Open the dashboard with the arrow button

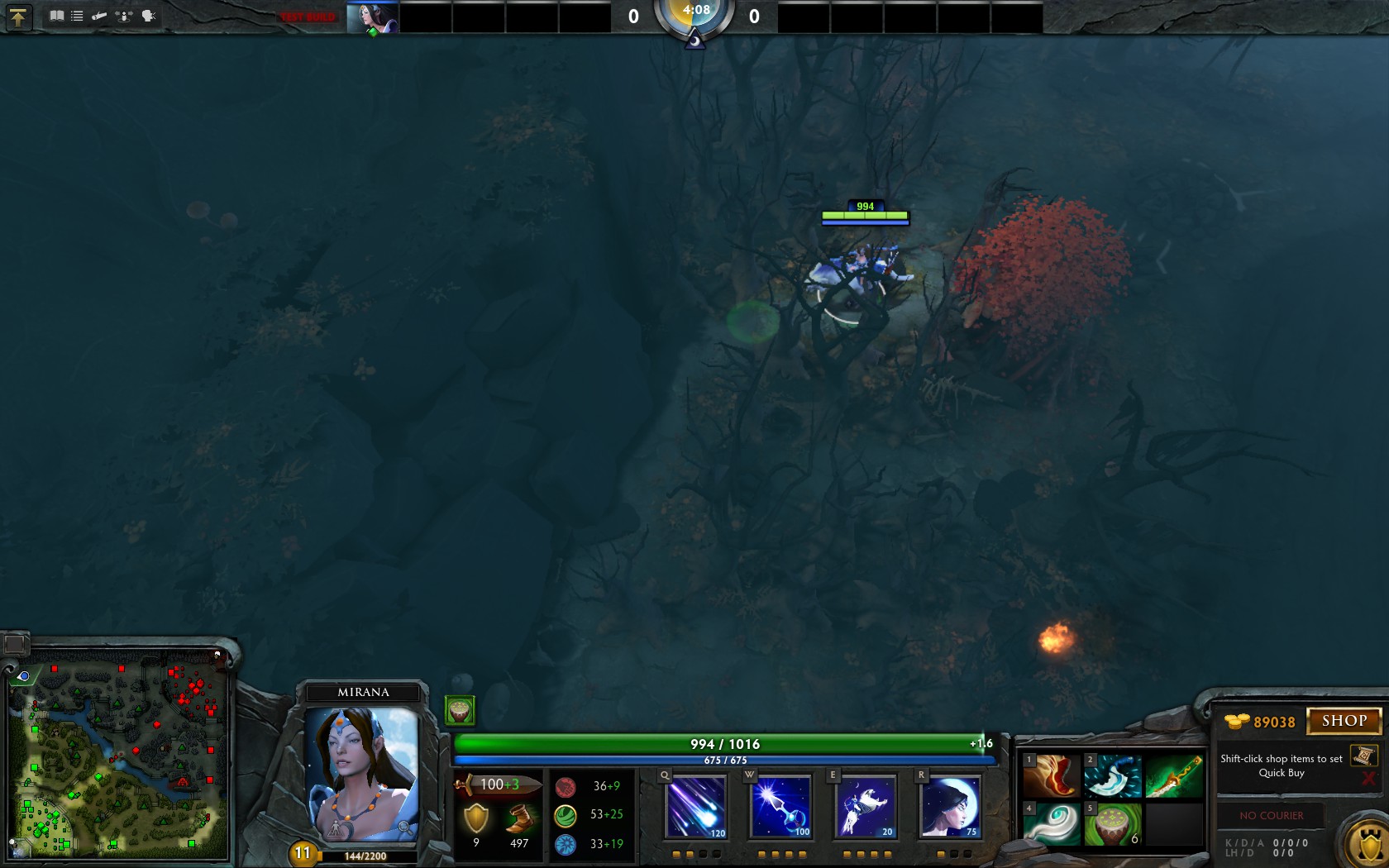18,17
